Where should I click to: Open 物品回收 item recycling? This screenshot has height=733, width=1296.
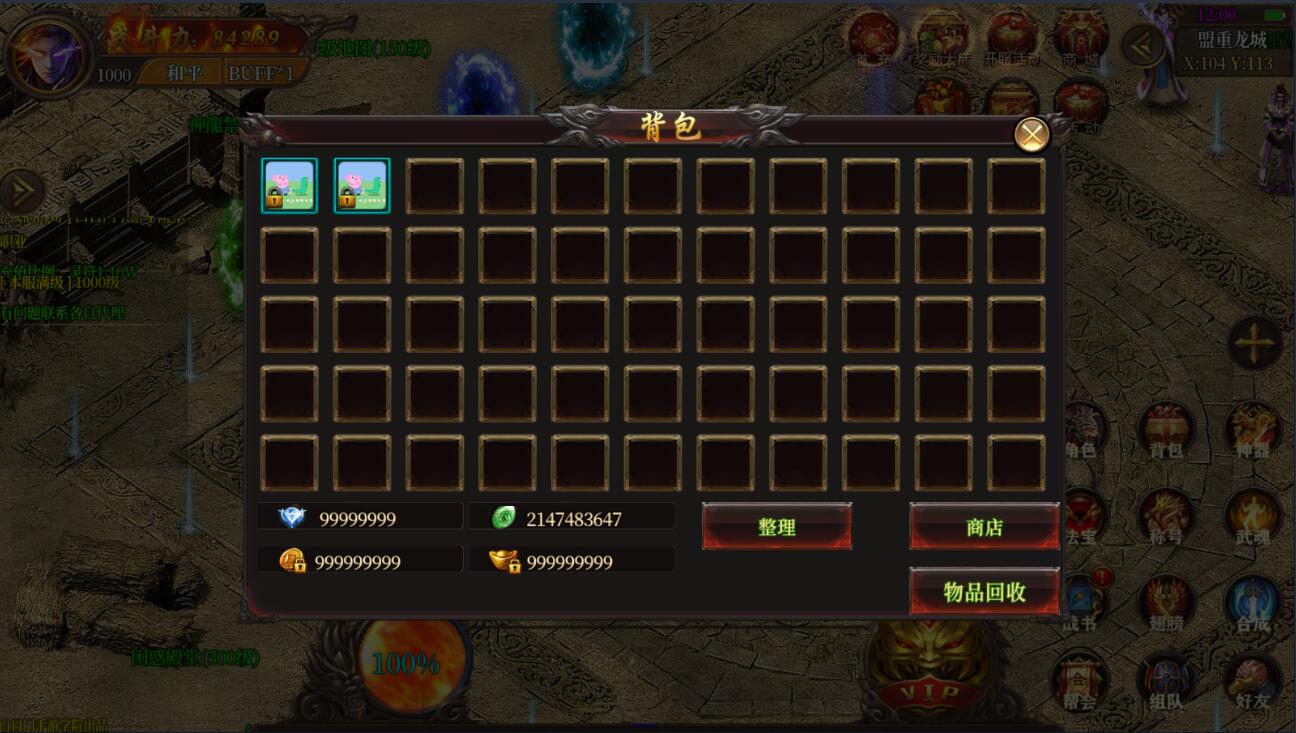[x=984, y=592]
